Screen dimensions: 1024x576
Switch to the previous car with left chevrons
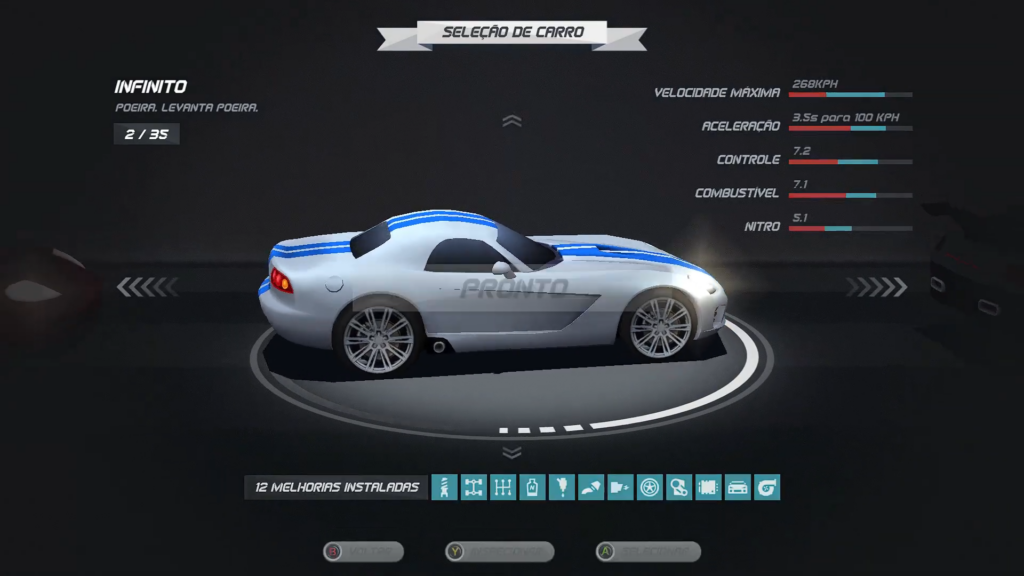(x=146, y=288)
